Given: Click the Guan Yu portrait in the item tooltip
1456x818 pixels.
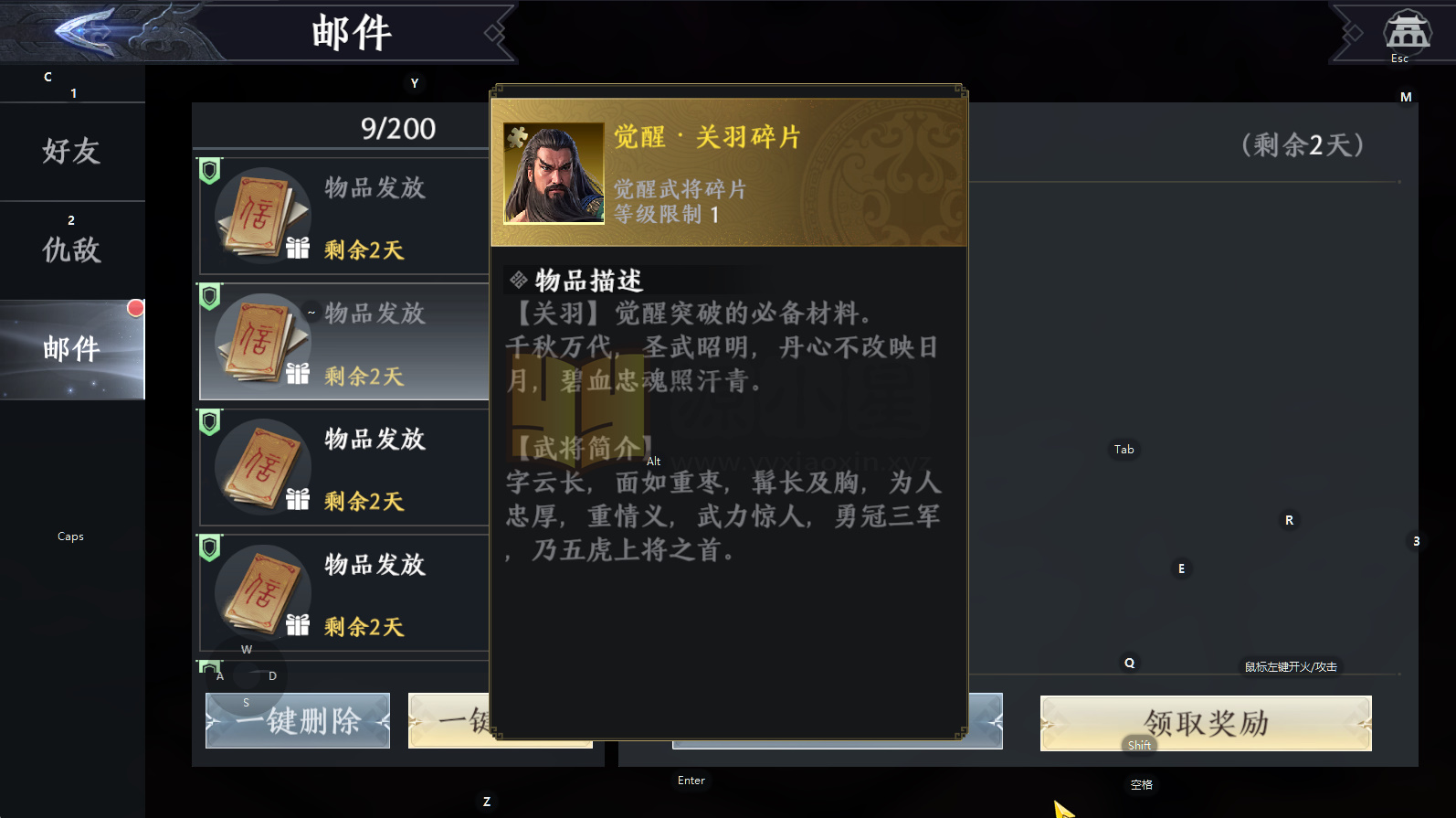Looking at the screenshot, I should [x=553, y=174].
